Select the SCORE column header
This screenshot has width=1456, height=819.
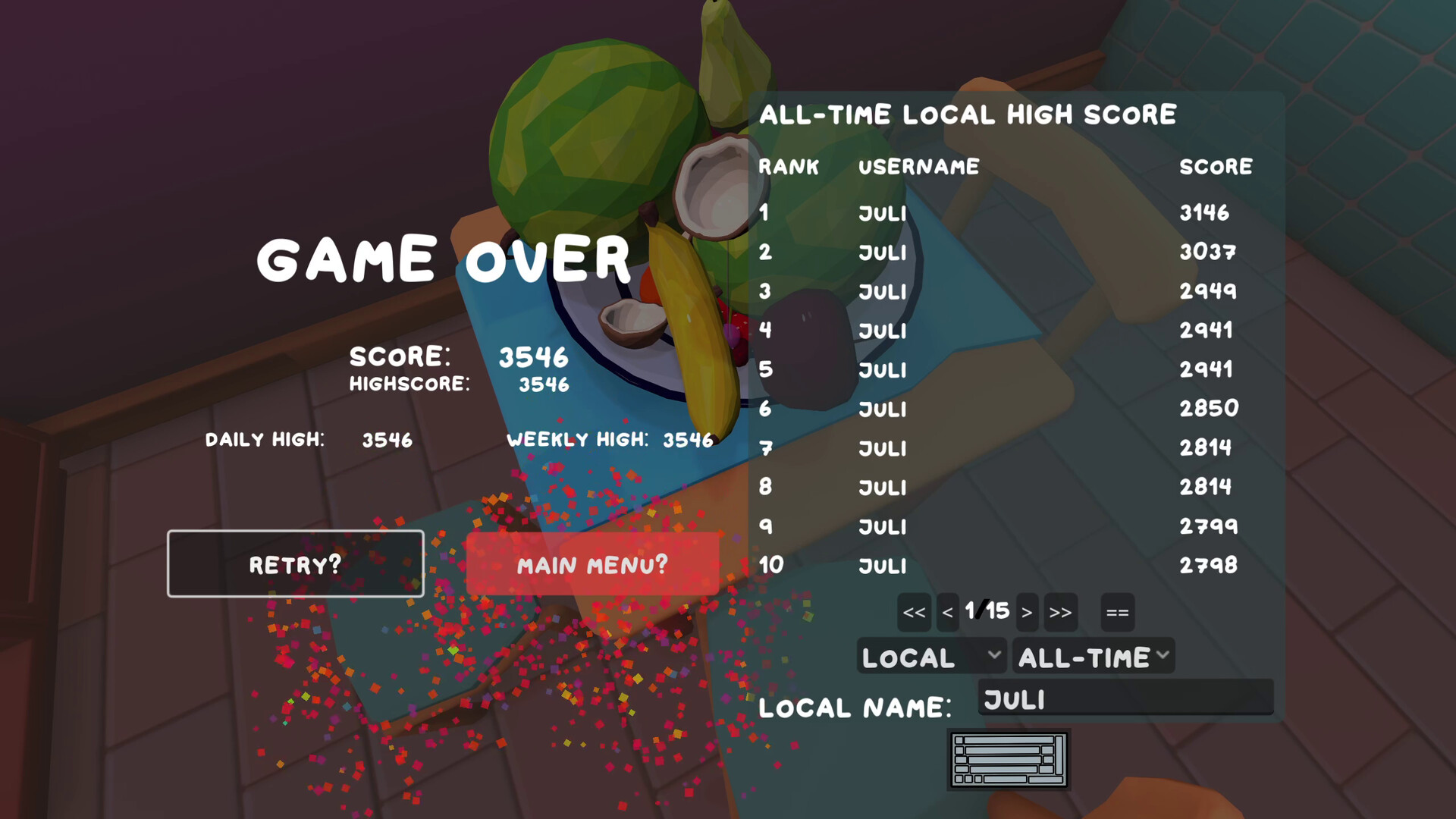[1216, 166]
